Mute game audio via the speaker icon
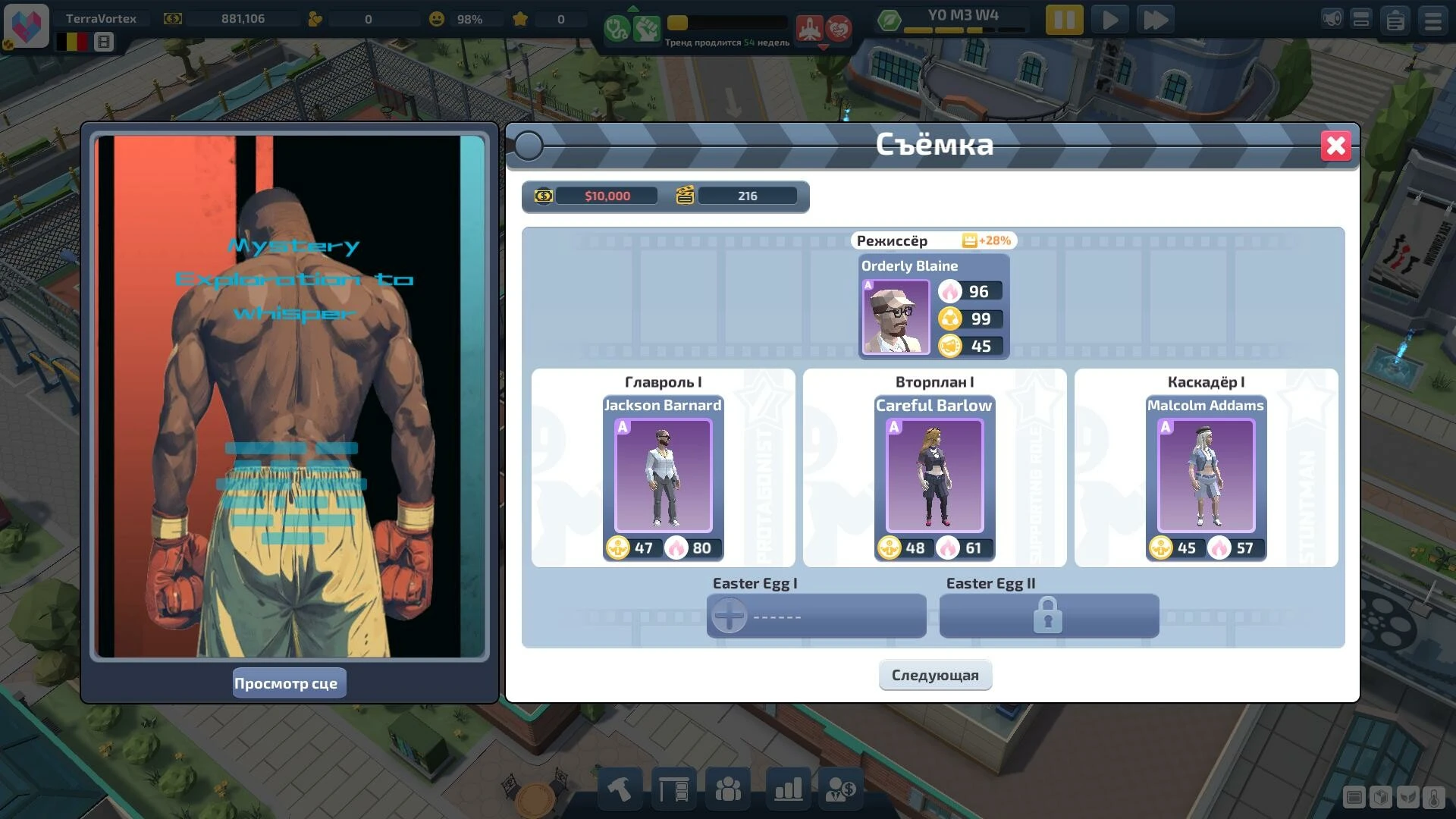 [x=1330, y=20]
